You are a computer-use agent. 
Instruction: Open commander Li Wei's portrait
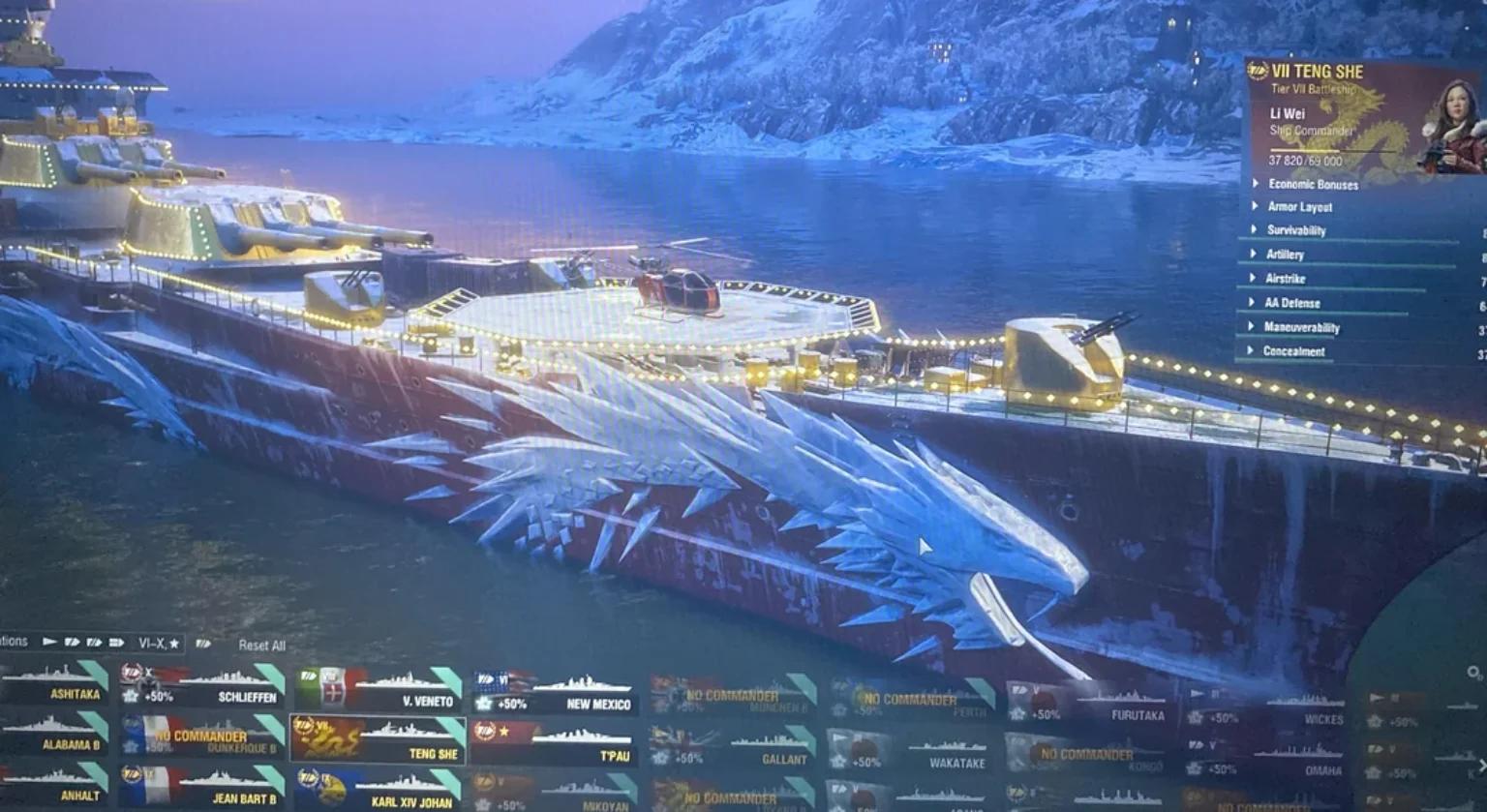[1448, 127]
